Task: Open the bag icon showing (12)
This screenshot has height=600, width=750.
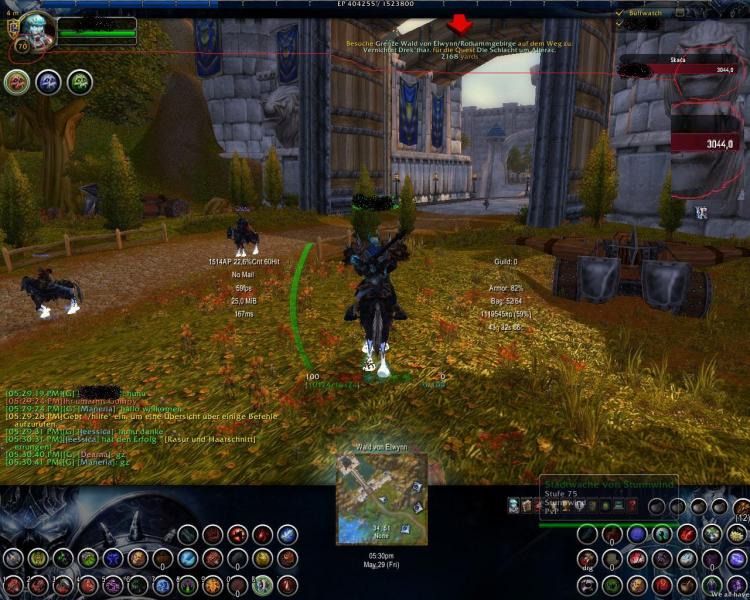Action: [741, 506]
